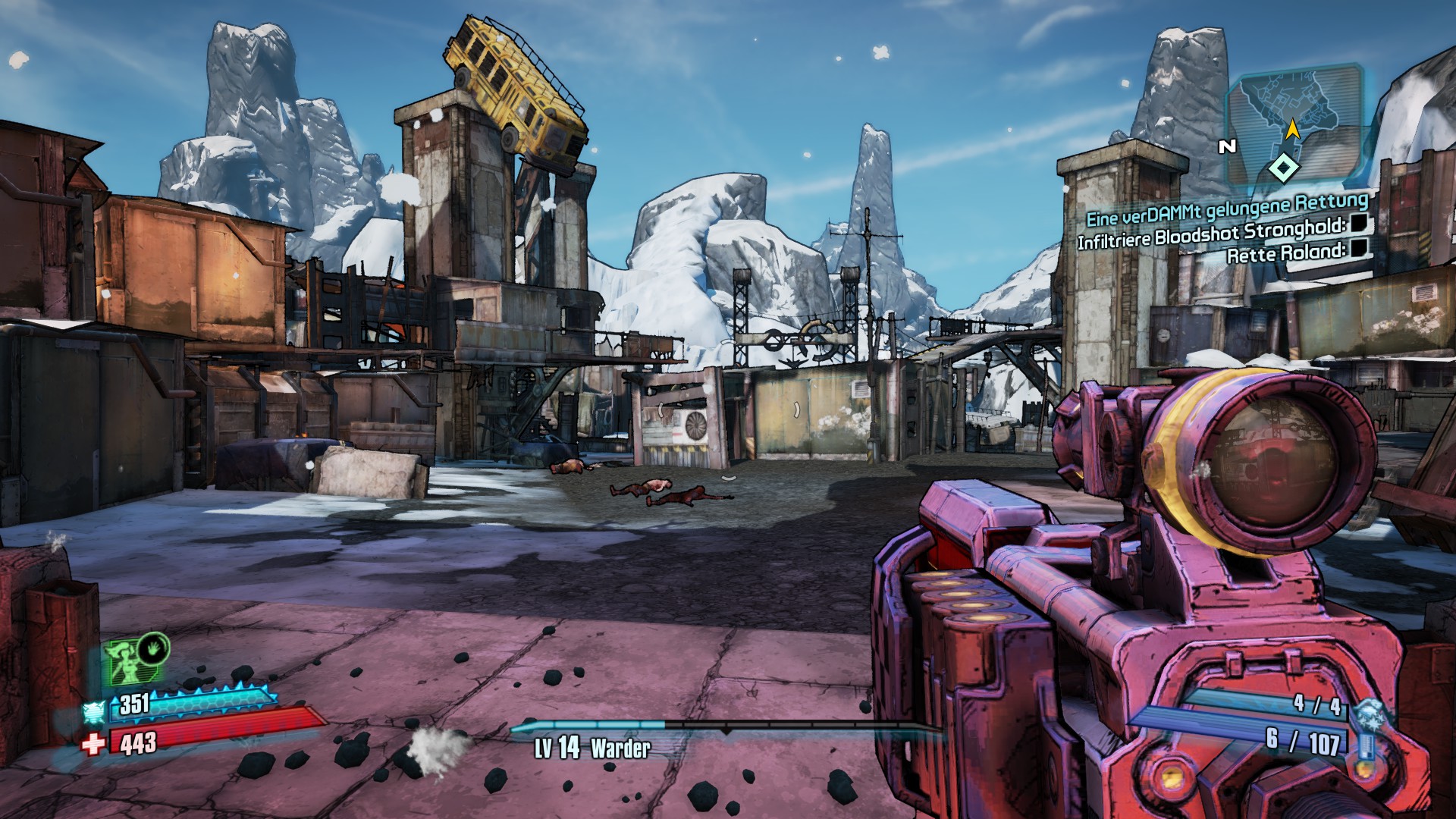The height and width of the screenshot is (819, 1456).
Task: Open the 'Eine verDAMMt gelungene Rettung' mission tracker
Action: pos(1227,209)
